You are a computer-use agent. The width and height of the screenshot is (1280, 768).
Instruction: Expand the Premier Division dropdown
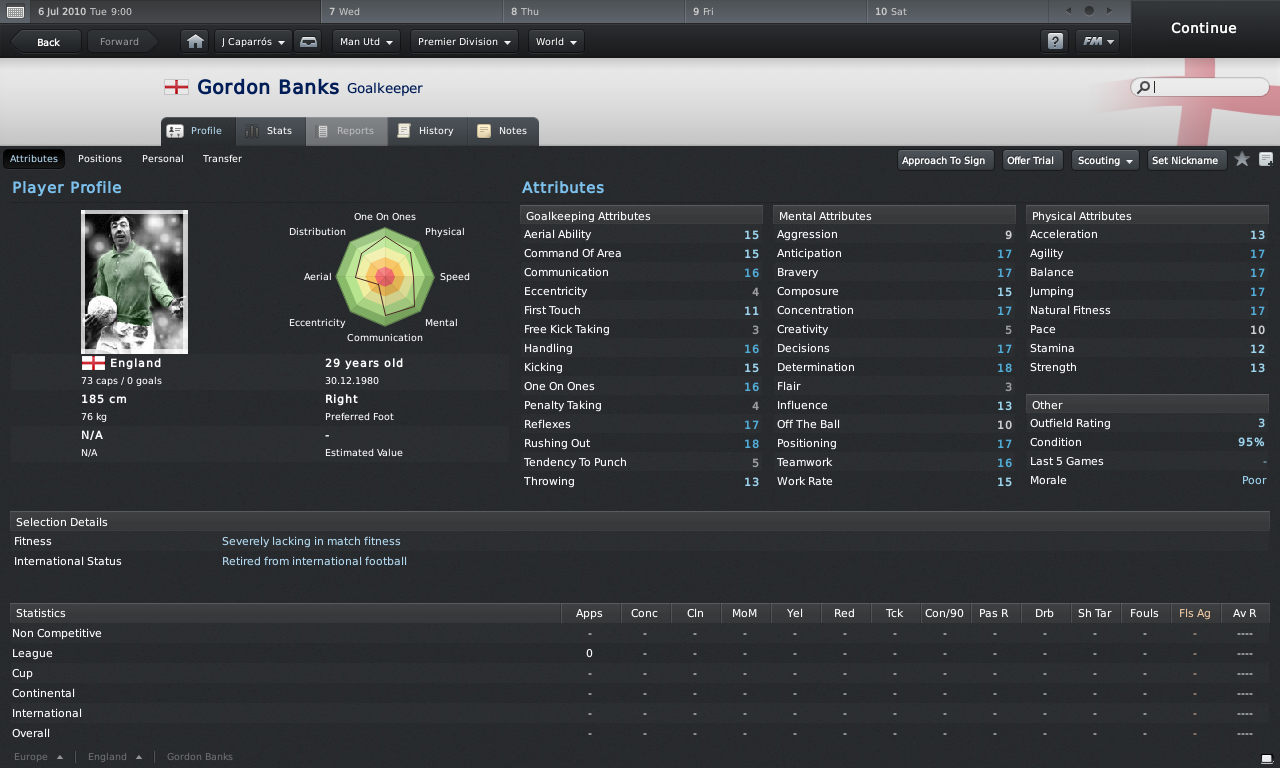[x=465, y=42]
